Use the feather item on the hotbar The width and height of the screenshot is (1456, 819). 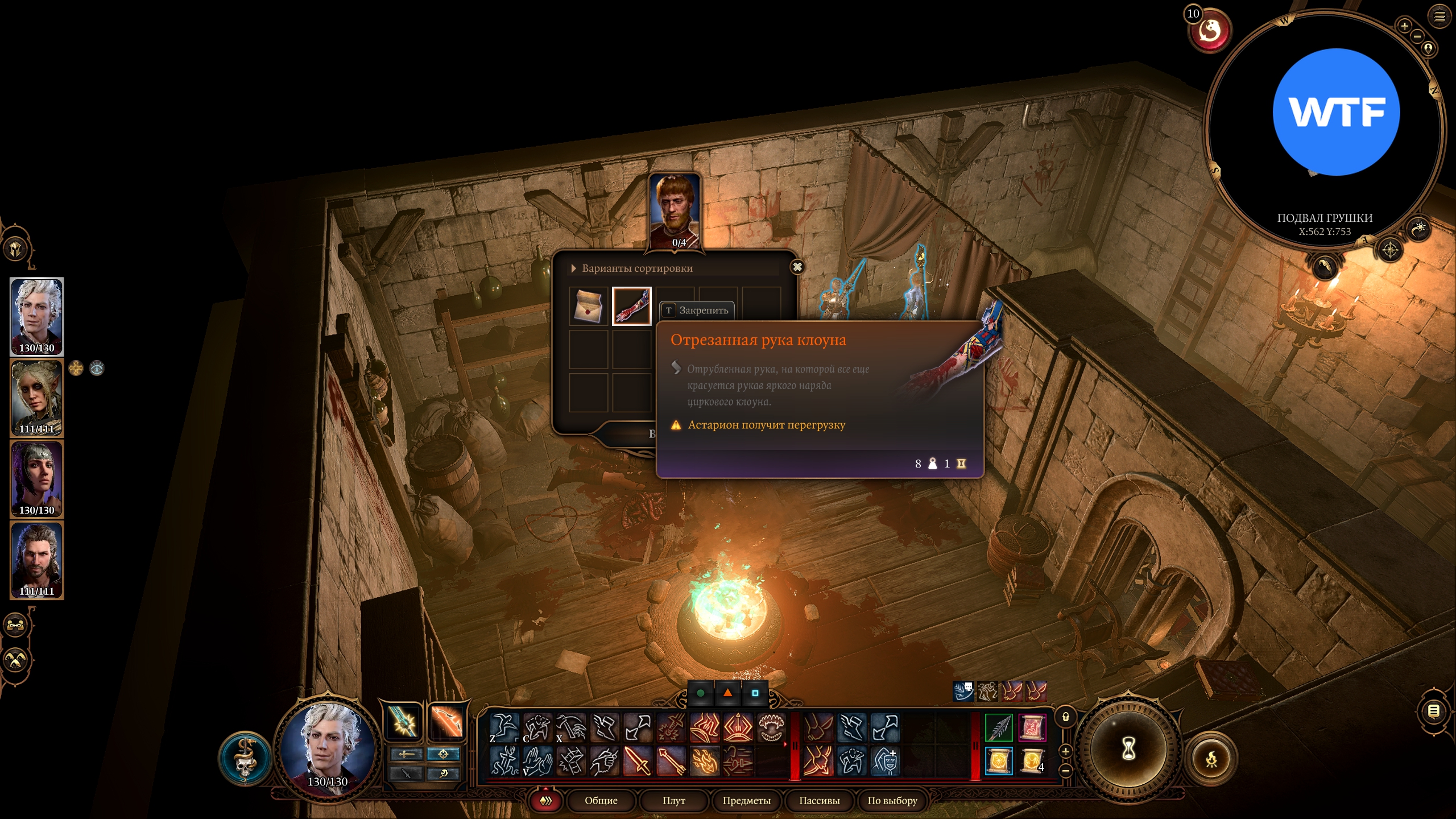tap(998, 727)
